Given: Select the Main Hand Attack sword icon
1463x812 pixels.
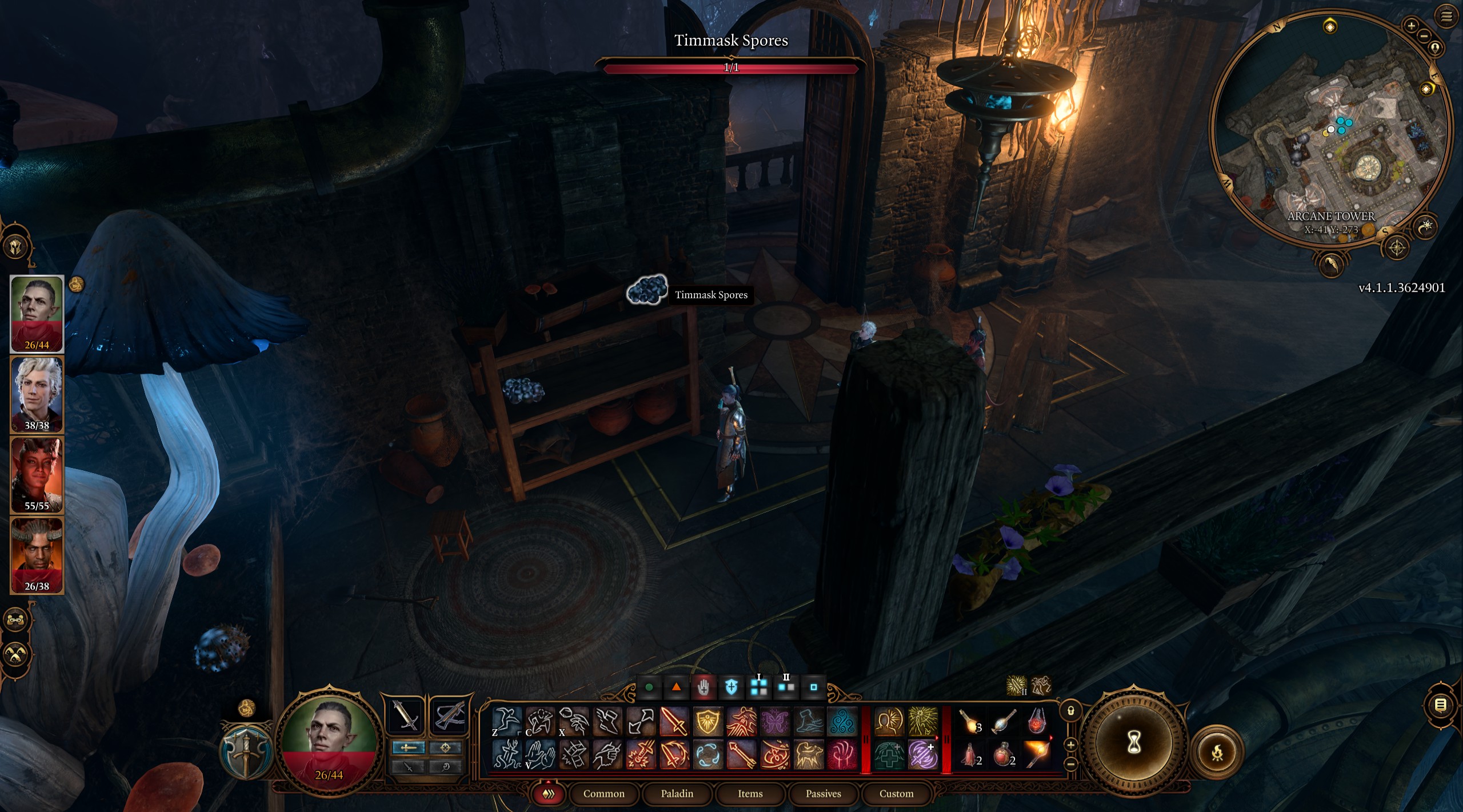Looking at the screenshot, I should click(x=673, y=721).
